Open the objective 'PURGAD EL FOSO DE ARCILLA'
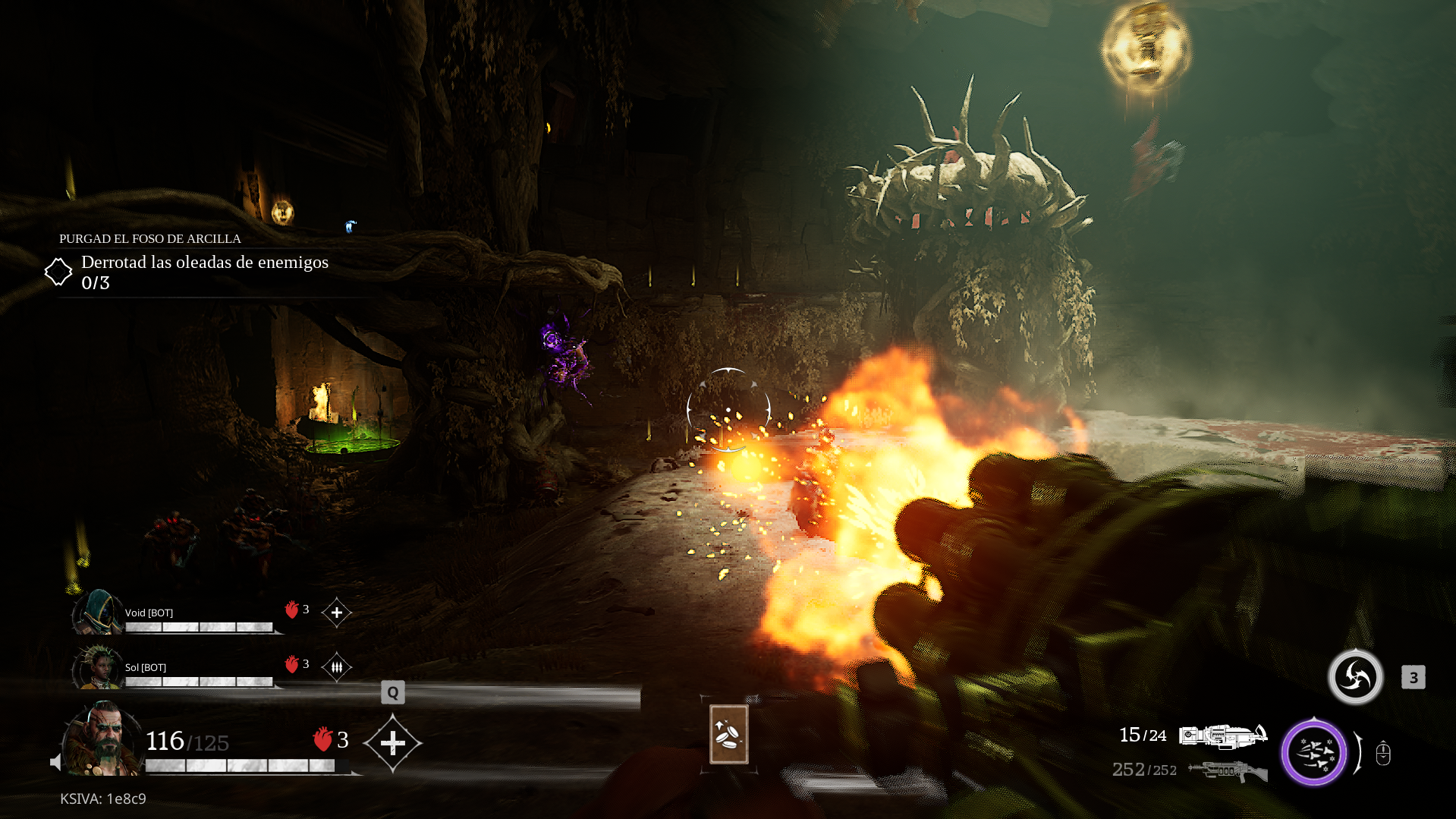 pyautogui.click(x=149, y=238)
